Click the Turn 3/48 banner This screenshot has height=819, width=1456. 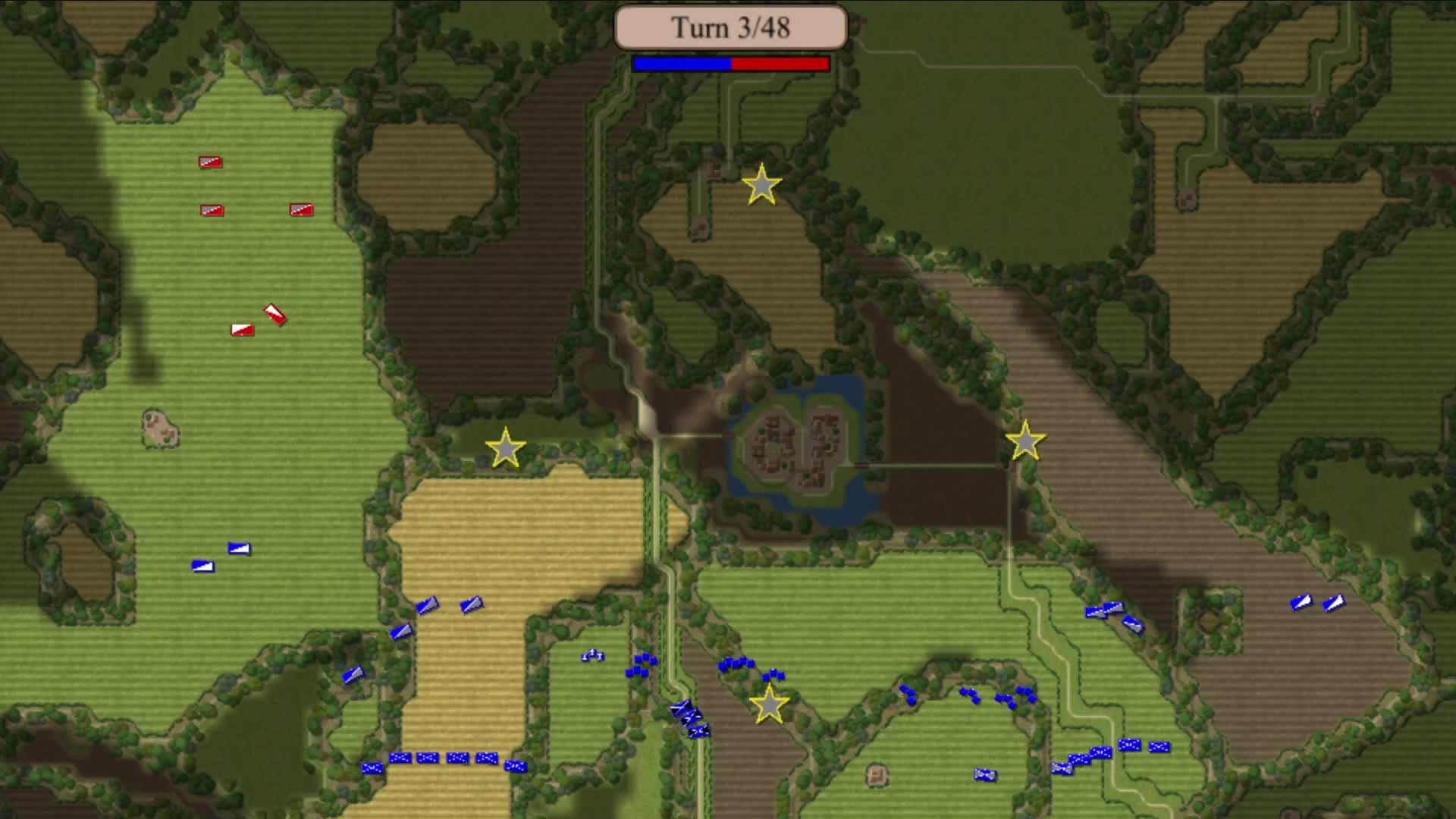pos(730,28)
